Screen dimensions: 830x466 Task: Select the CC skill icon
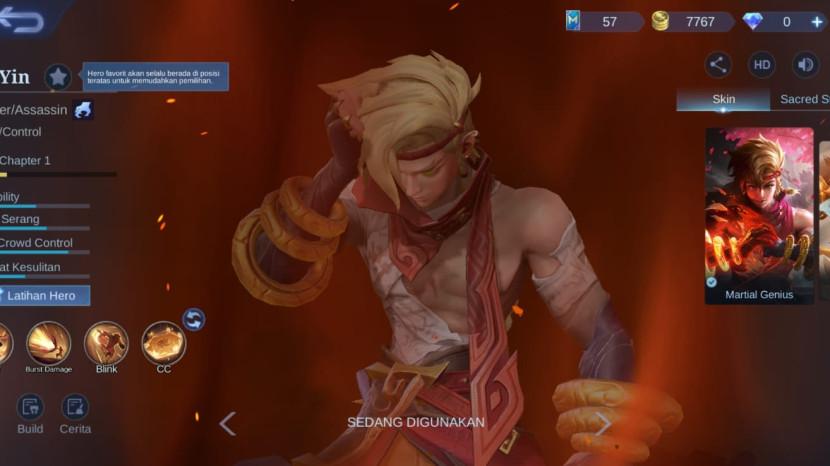tap(164, 343)
